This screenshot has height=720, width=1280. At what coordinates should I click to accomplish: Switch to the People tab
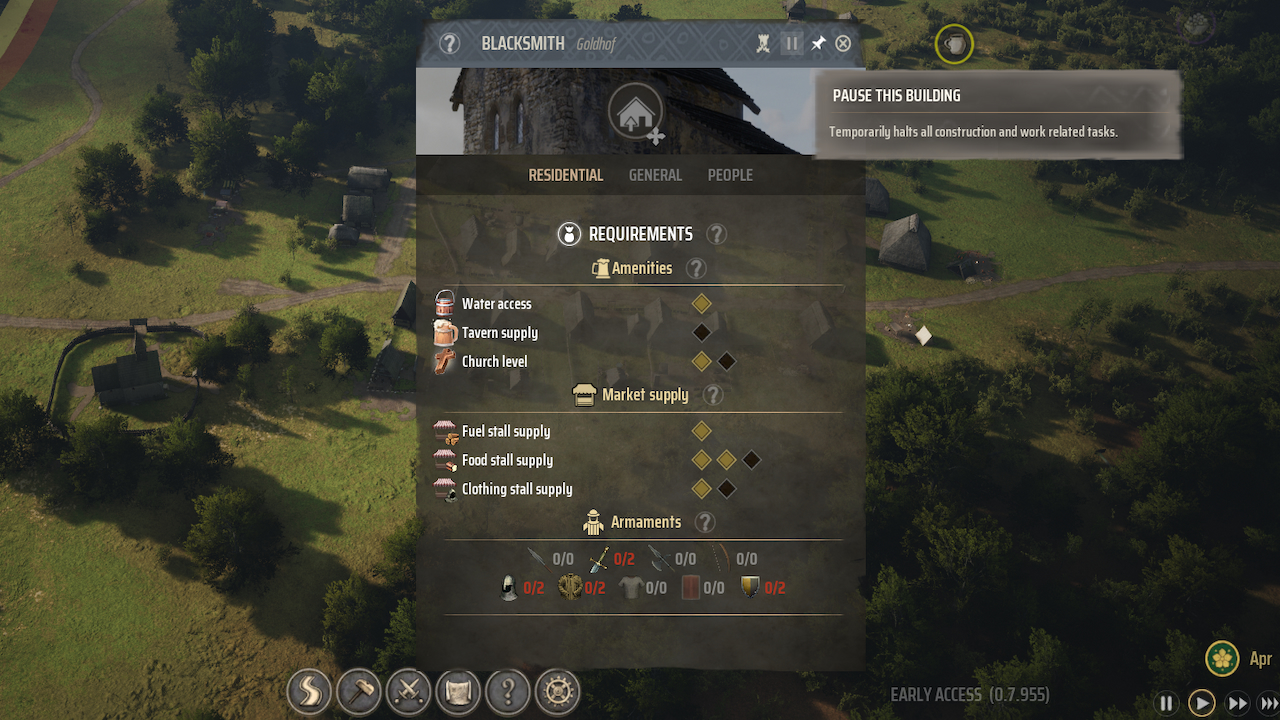730,175
